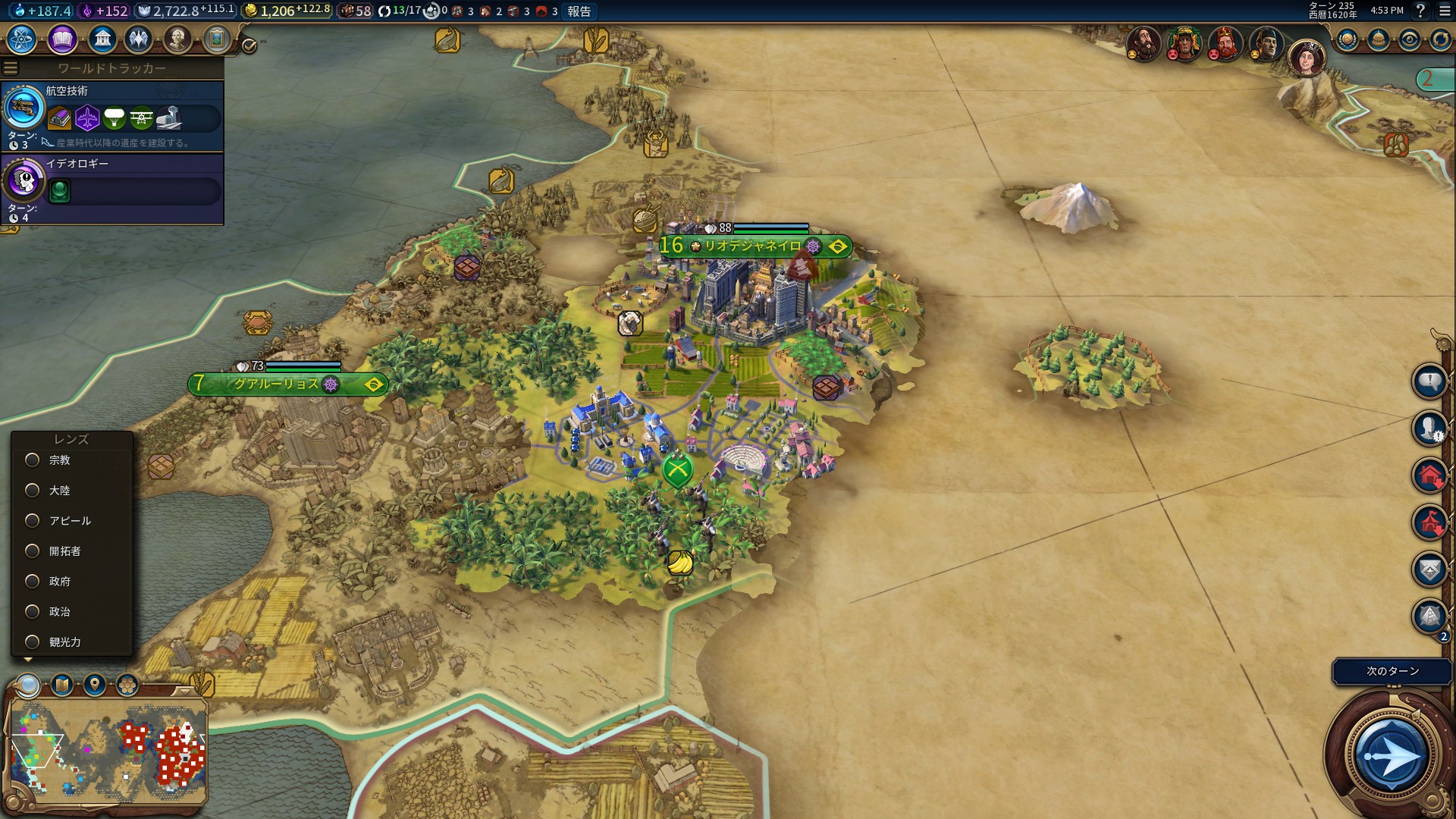Open the 報告 reports menu
The width and height of the screenshot is (1456, 819).
579,11
